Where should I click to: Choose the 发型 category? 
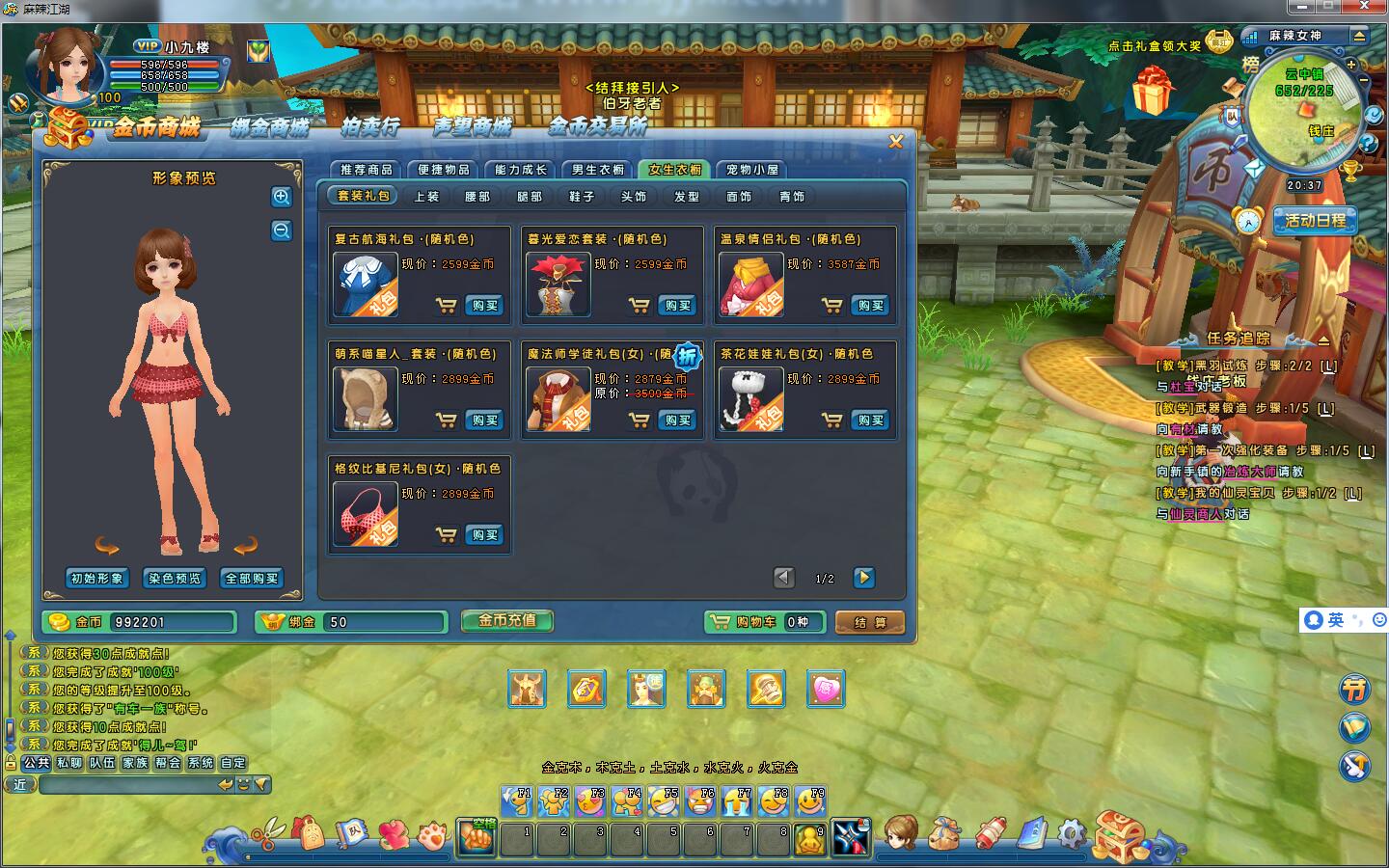[687, 197]
